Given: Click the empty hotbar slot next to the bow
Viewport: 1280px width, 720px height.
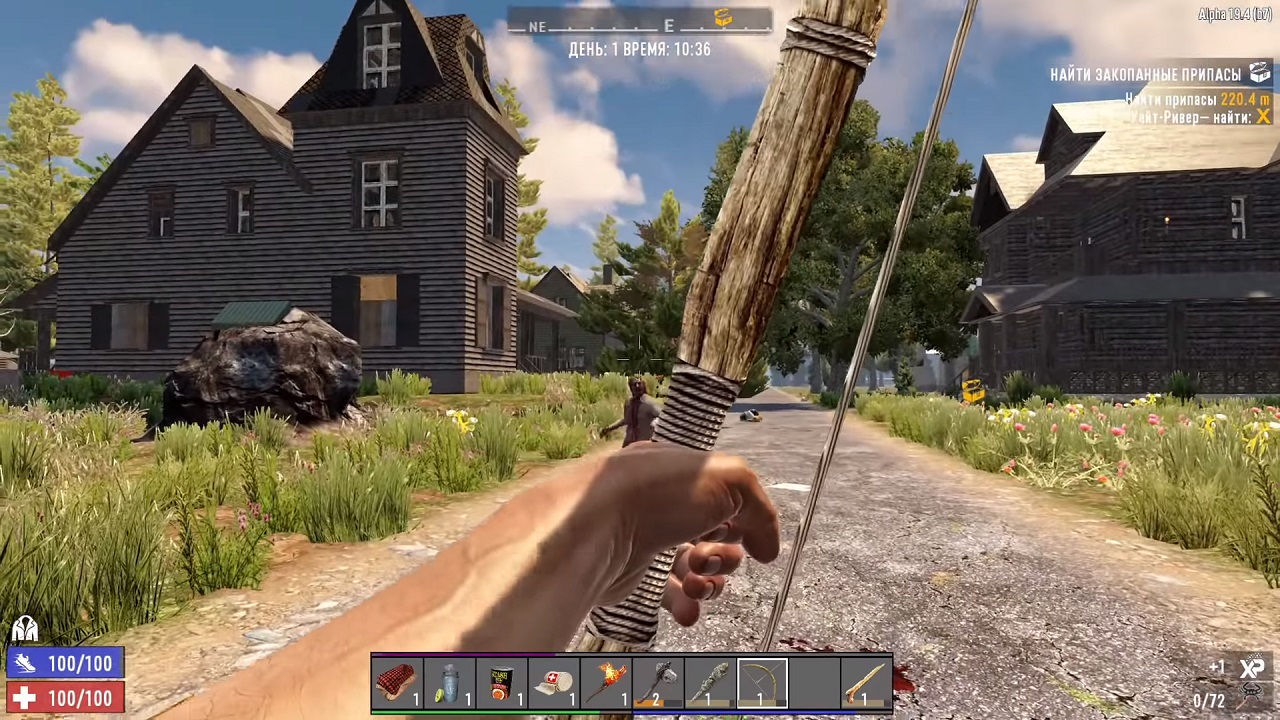Looking at the screenshot, I should 816,683.
